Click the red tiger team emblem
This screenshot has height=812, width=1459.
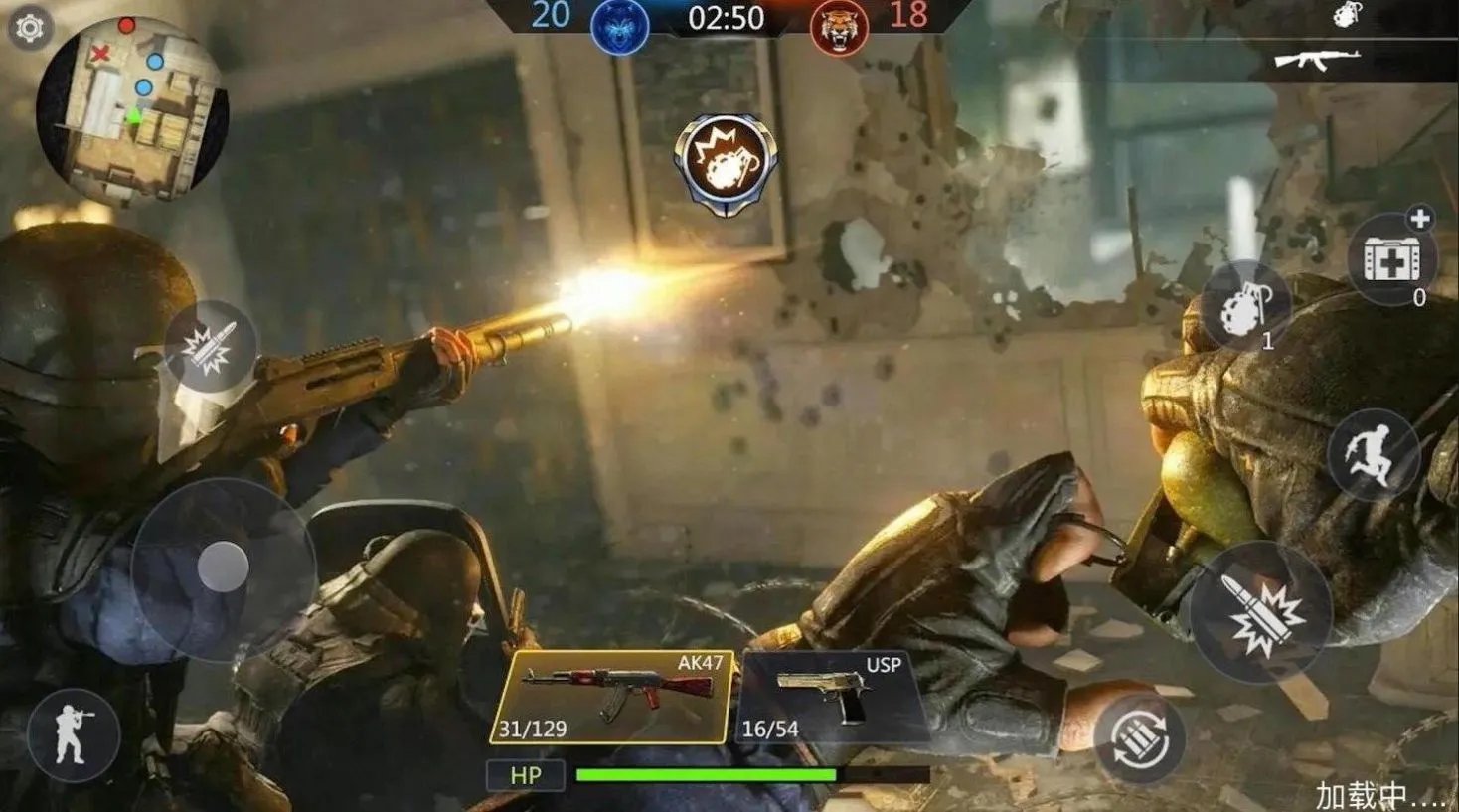(x=838, y=26)
